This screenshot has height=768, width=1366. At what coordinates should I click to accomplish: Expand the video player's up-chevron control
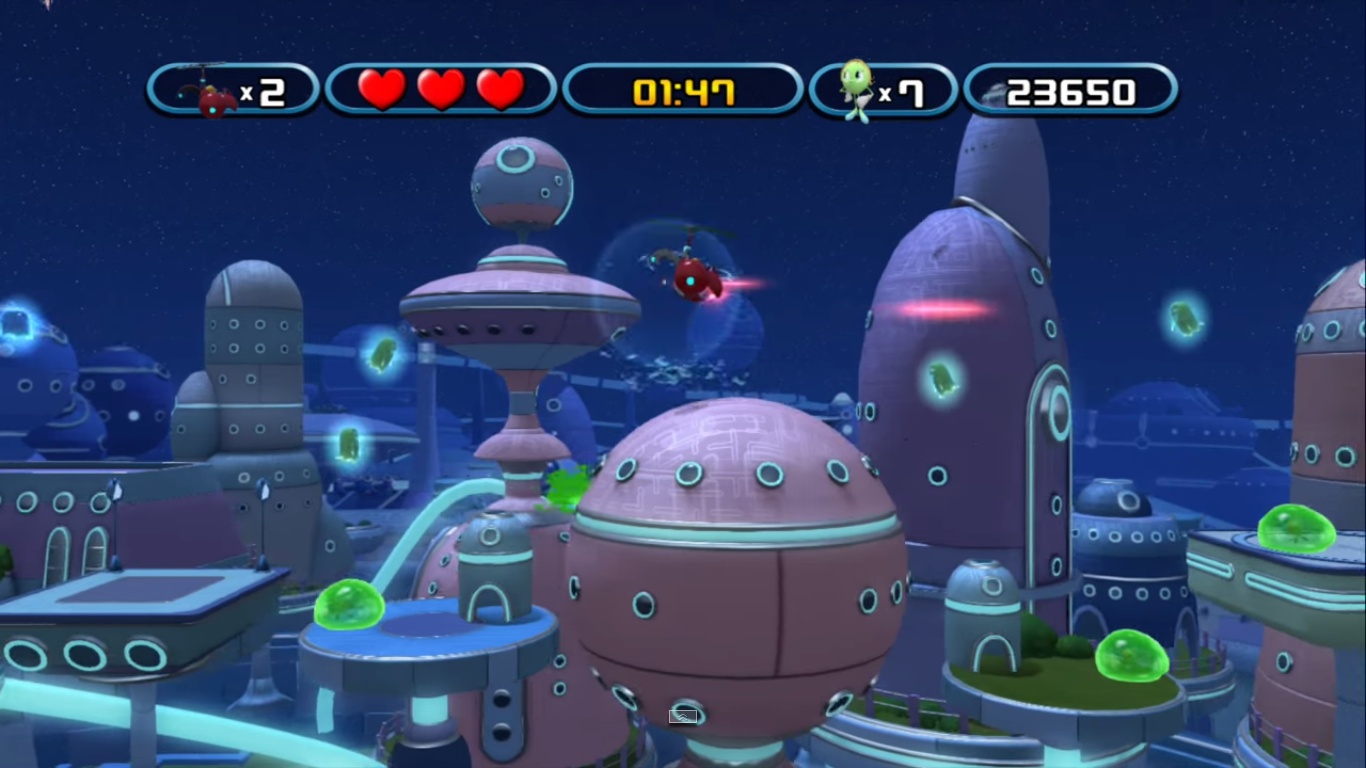coord(683,716)
